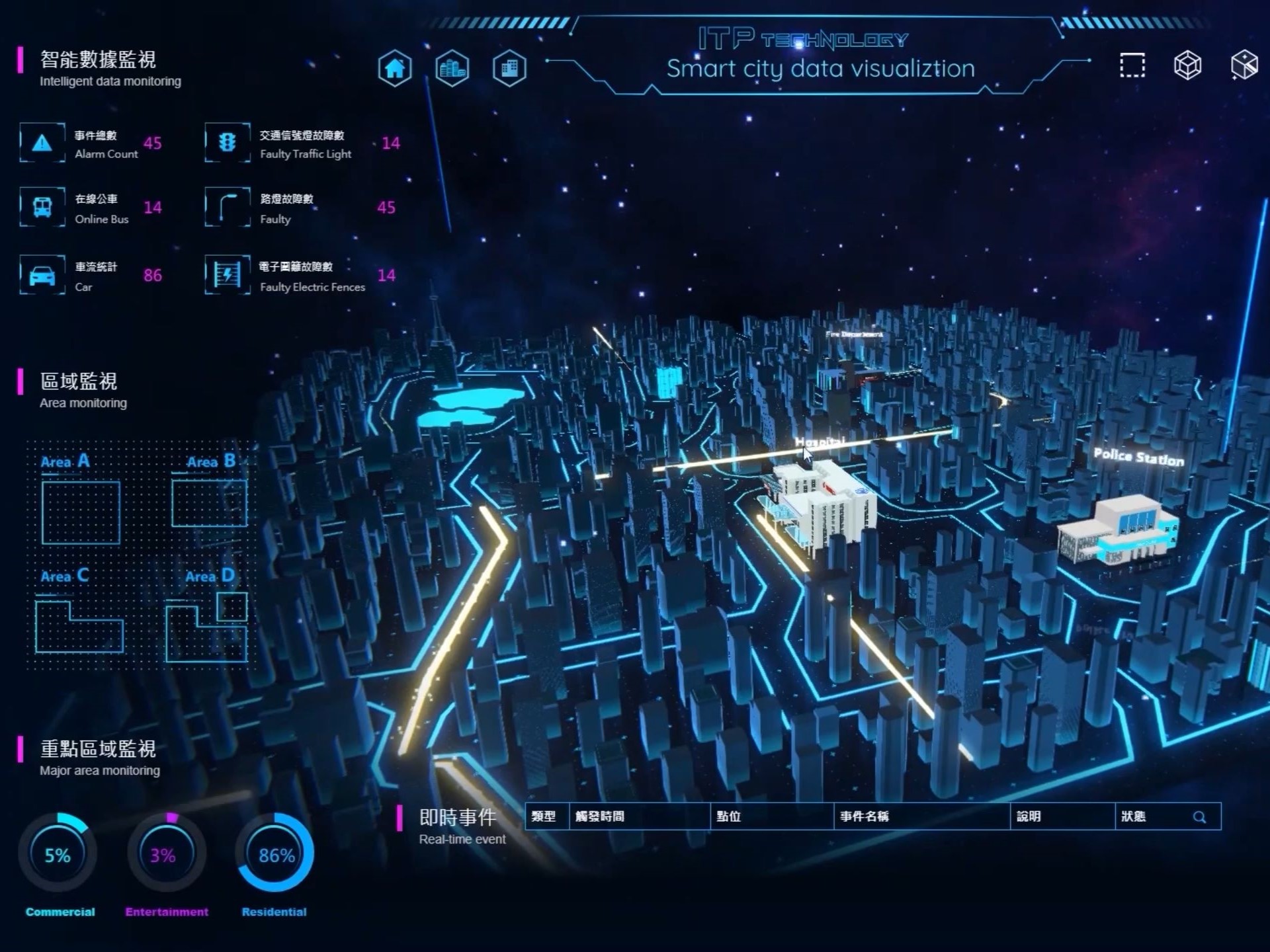
Task: Inspect the Faulty street lamp icon
Action: tap(228, 208)
